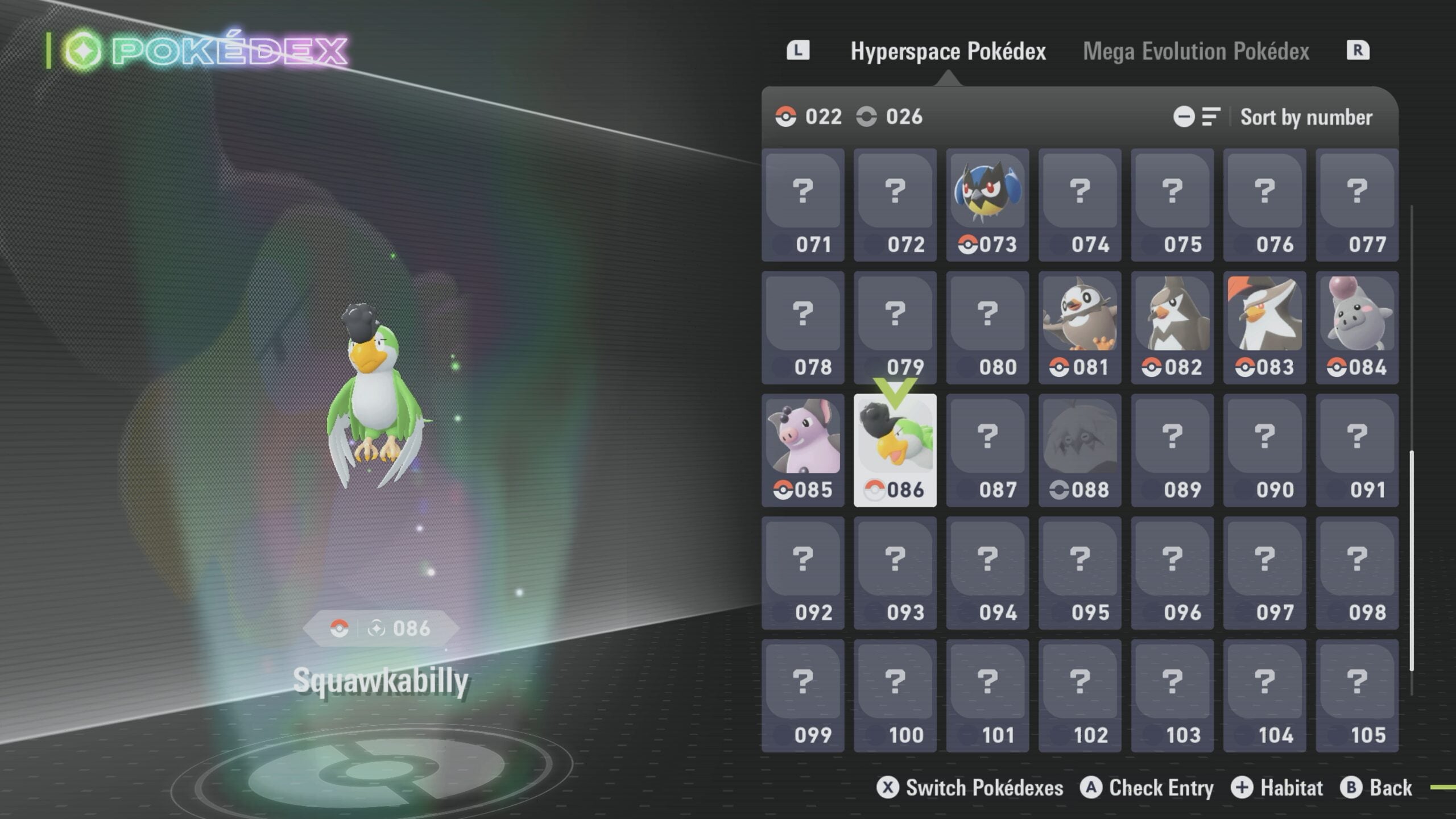Change the Sort by number option
The height and width of the screenshot is (819, 1456).
1306,117
